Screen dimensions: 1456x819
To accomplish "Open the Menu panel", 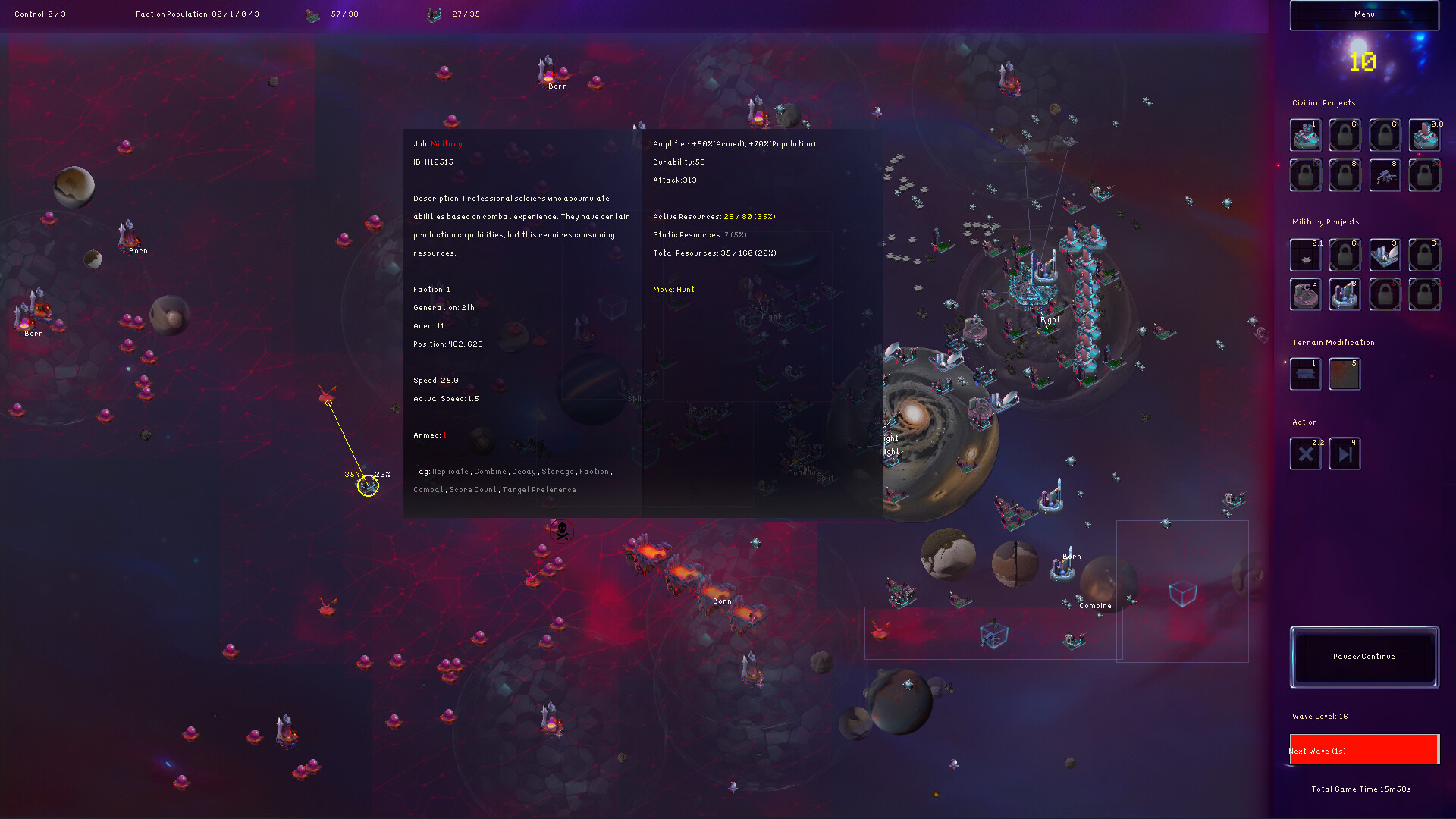I will pyautogui.click(x=1363, y=14).
